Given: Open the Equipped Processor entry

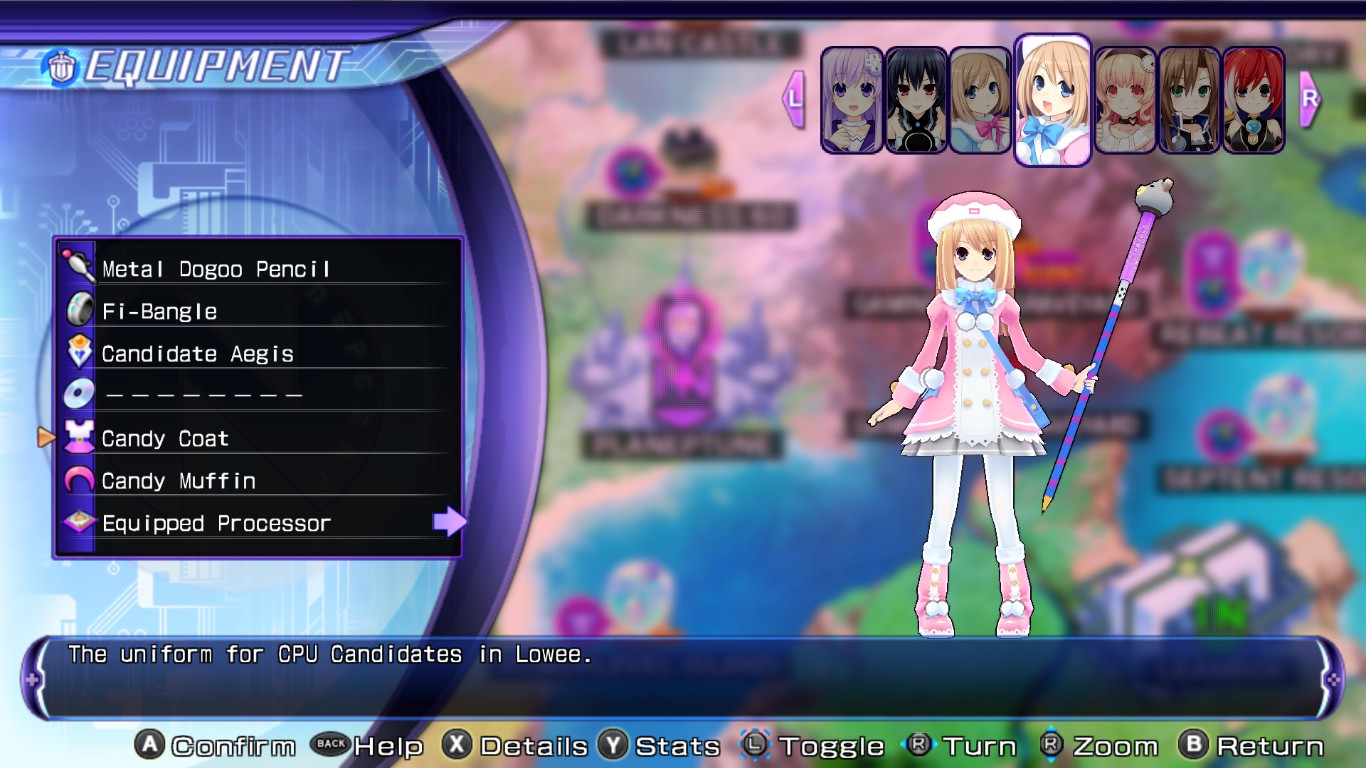Looking at the screenshot, I should click(x=216, y=523).
